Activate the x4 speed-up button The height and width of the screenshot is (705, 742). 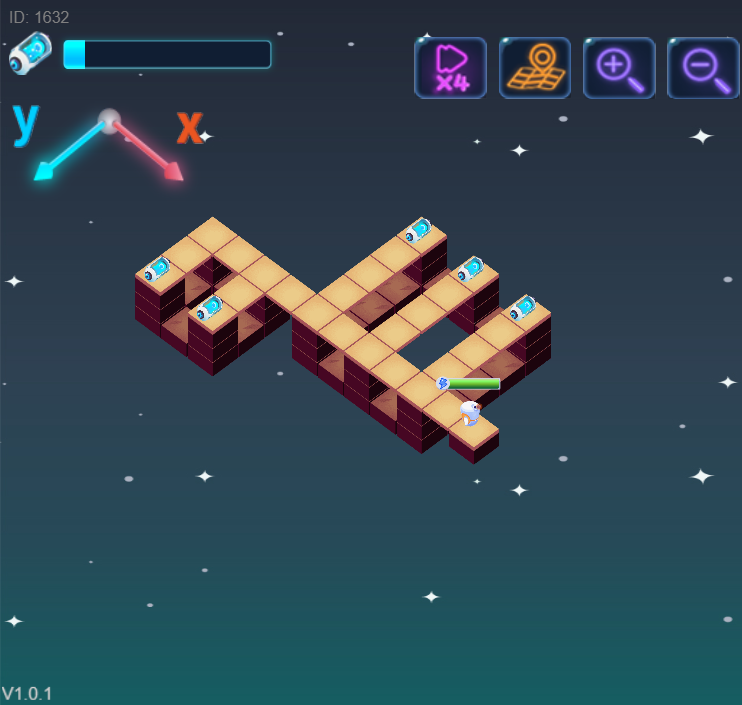click(x=450, y=68)
